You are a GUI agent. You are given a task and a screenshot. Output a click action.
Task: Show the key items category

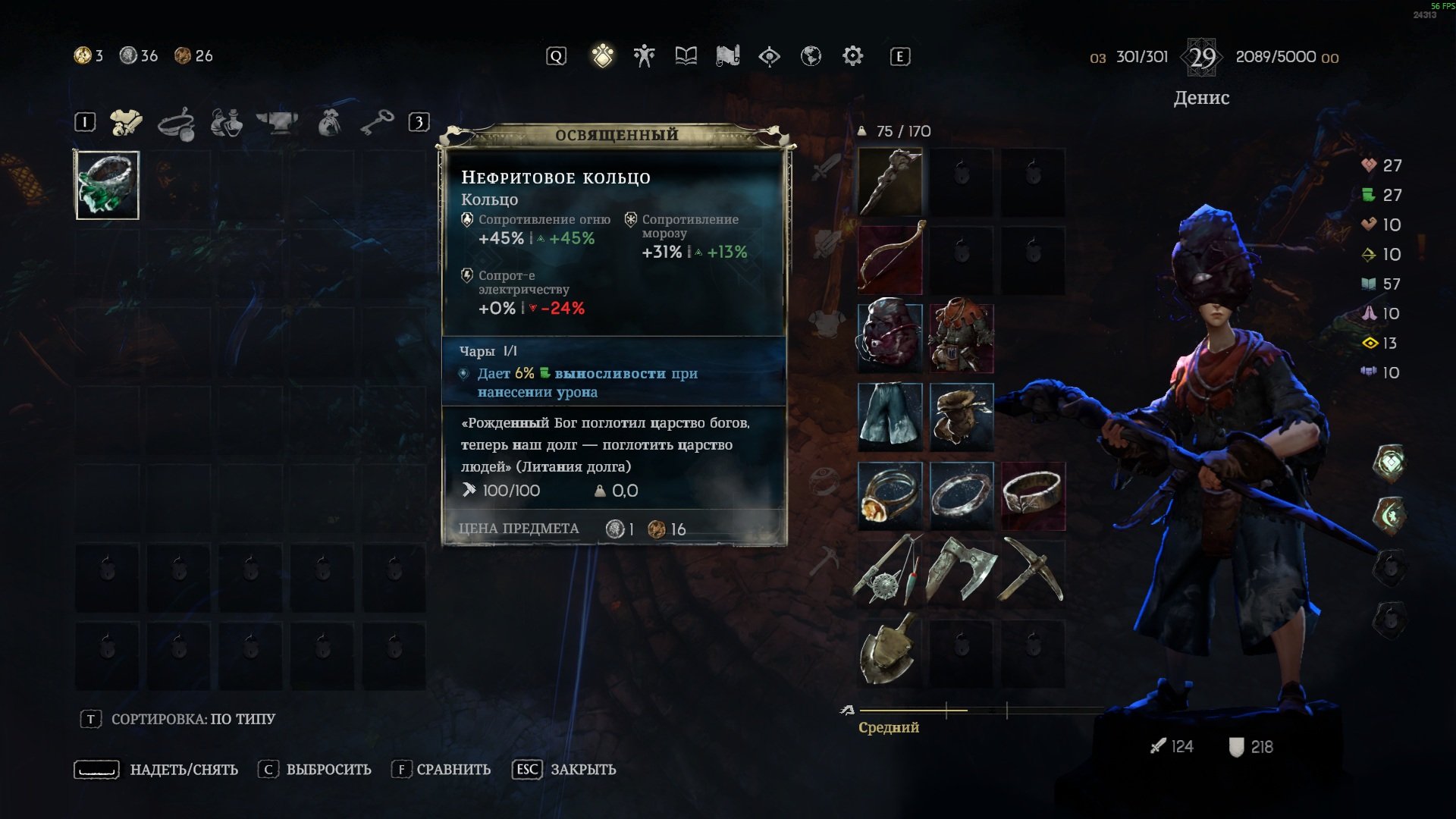[377, 123]
